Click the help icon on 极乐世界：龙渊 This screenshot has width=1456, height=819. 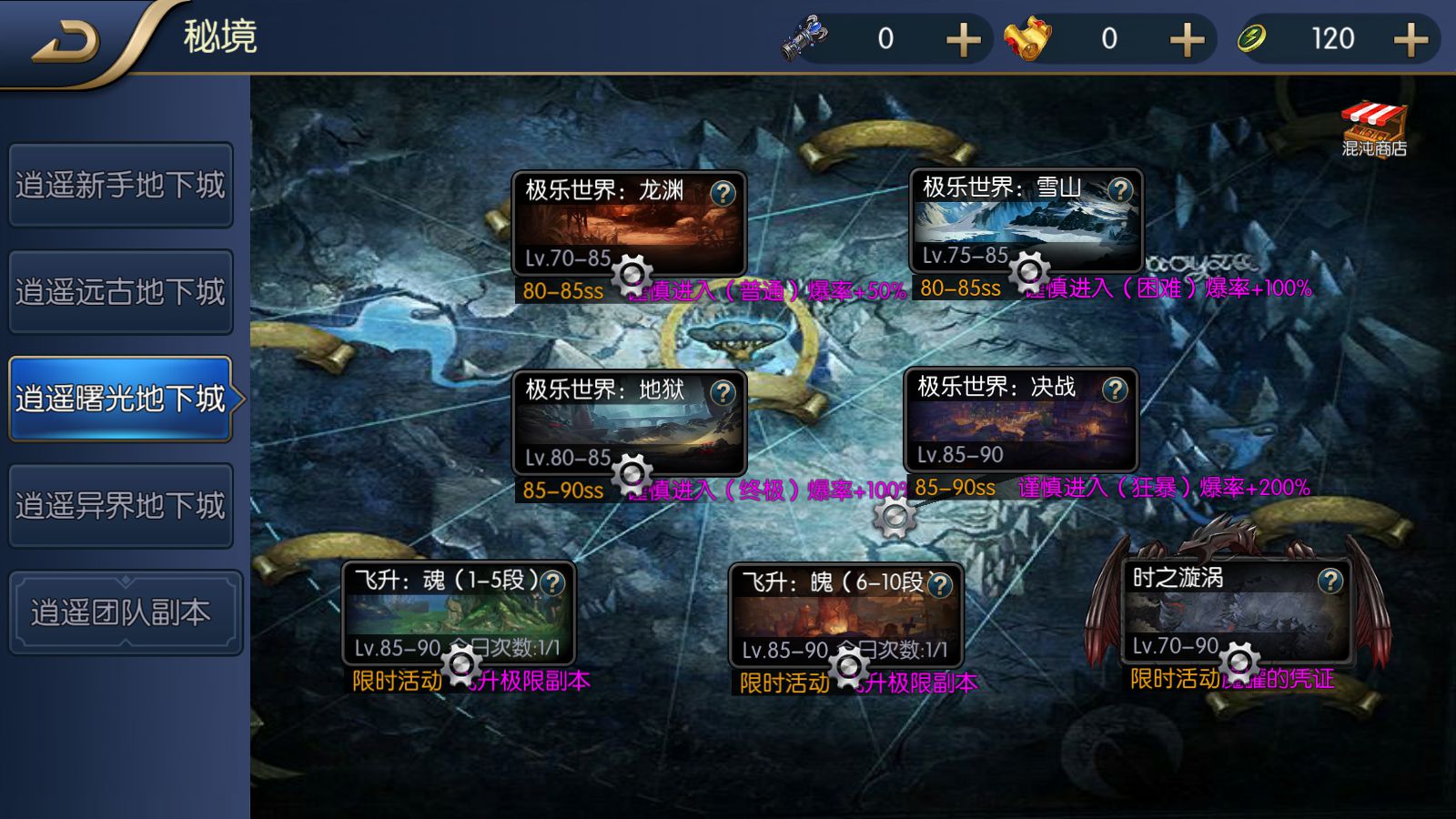[x=722, y=192]
